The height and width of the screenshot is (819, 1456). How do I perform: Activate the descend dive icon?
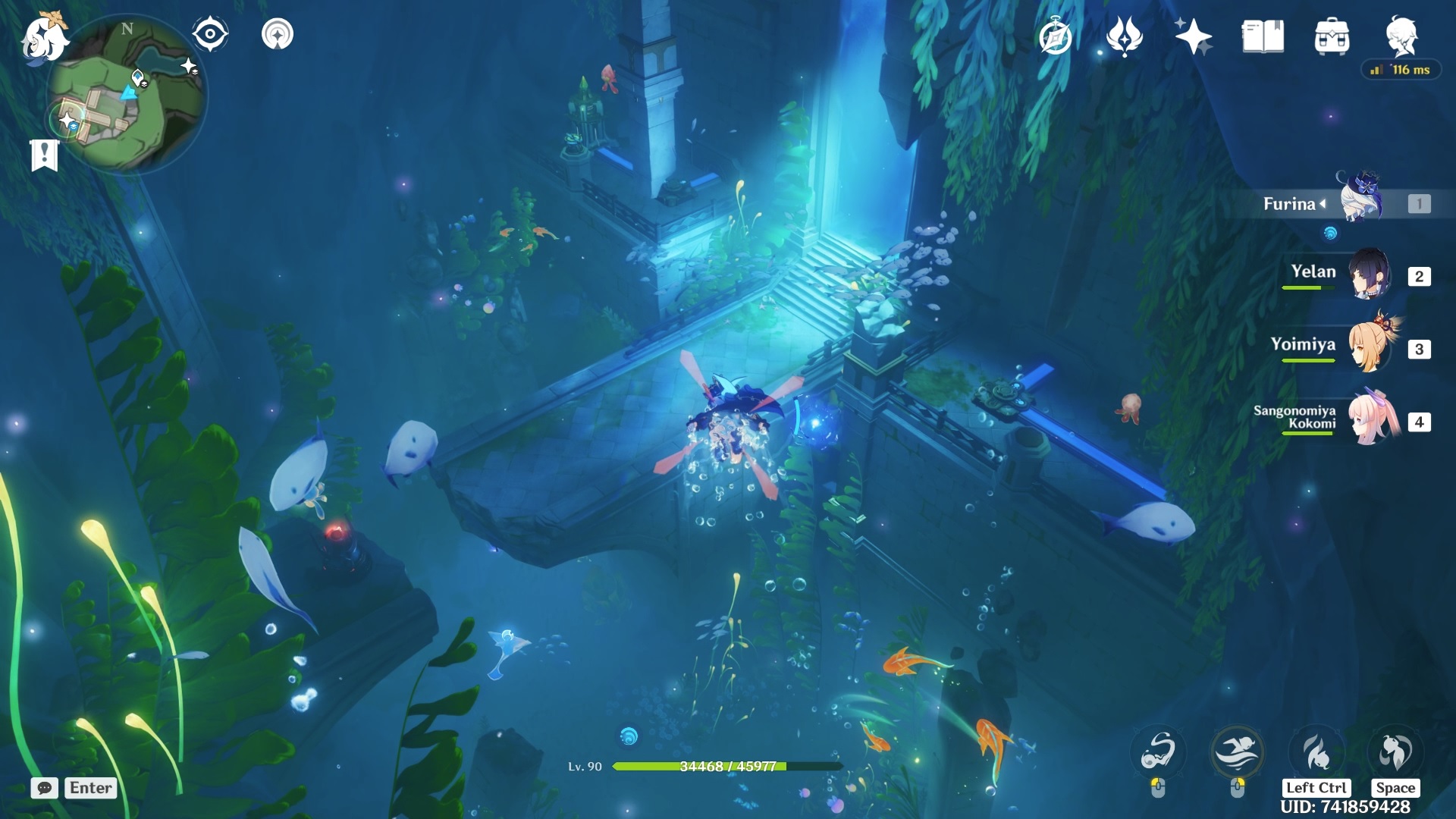[1316, 752]
